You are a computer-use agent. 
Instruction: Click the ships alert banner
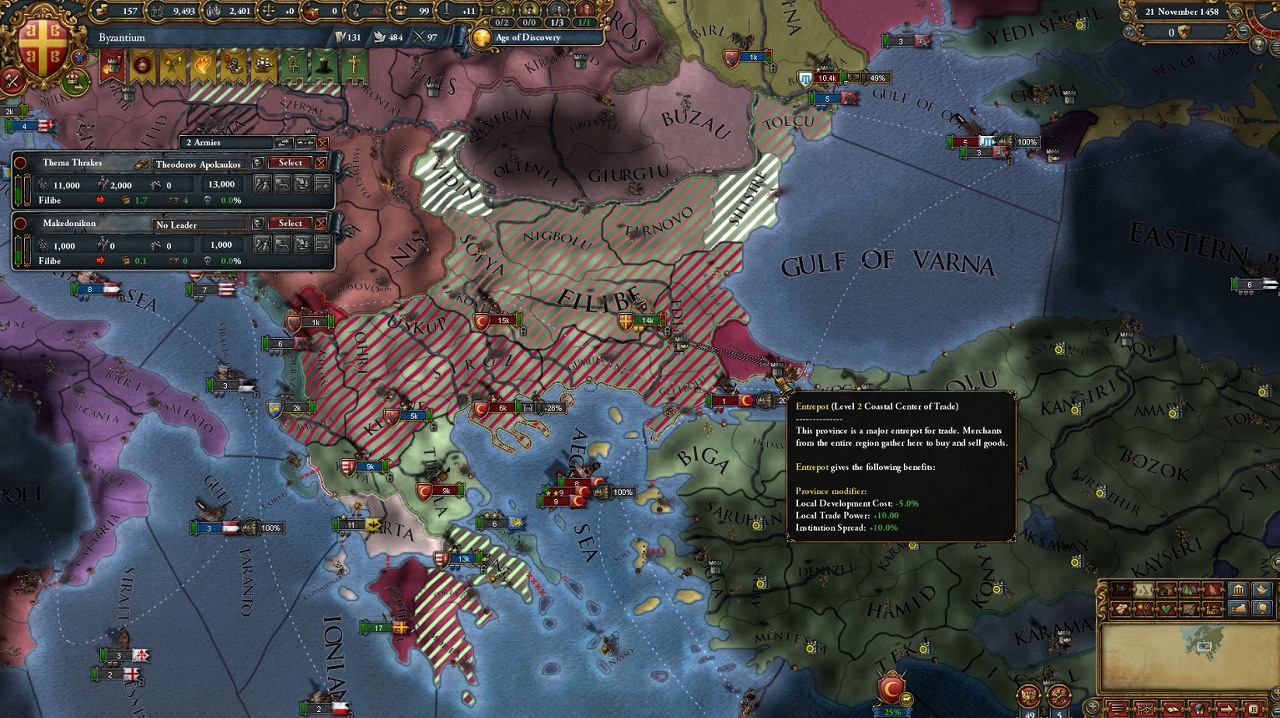point(263,66)
